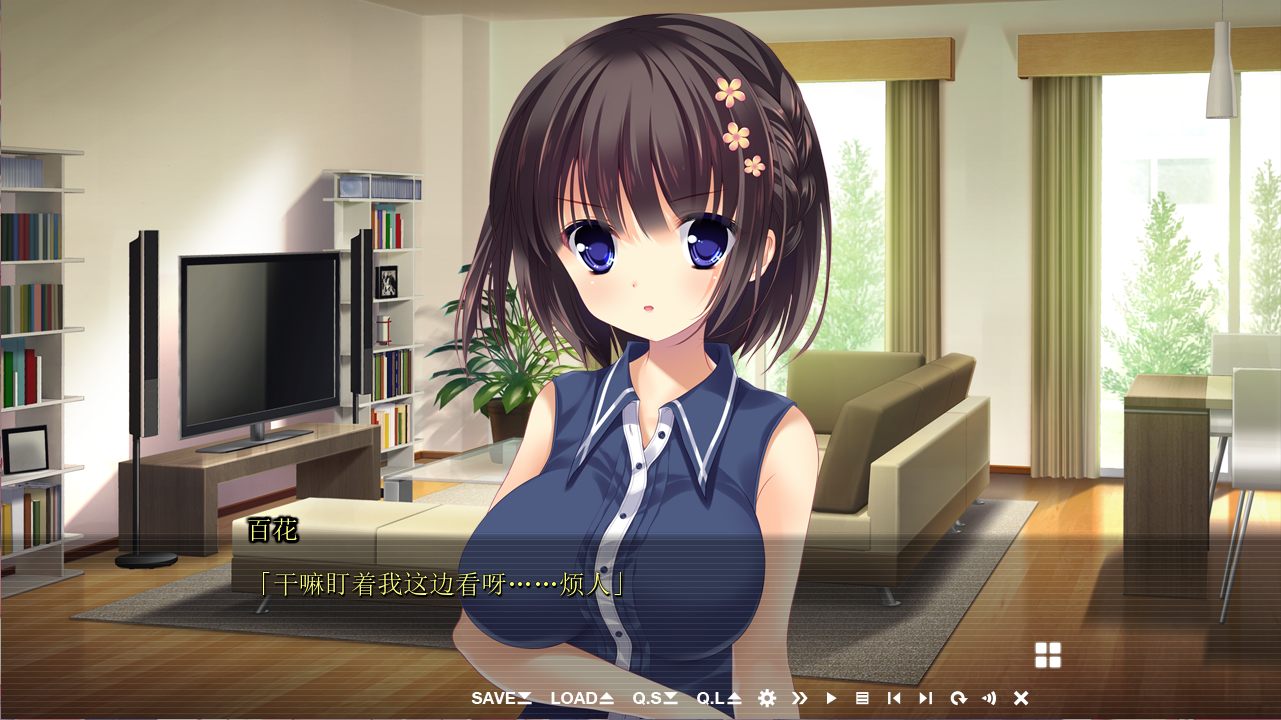Screen dimensions: 1281x720
Task: Hide the text window with X
Action: click(x=1021, y=698)
